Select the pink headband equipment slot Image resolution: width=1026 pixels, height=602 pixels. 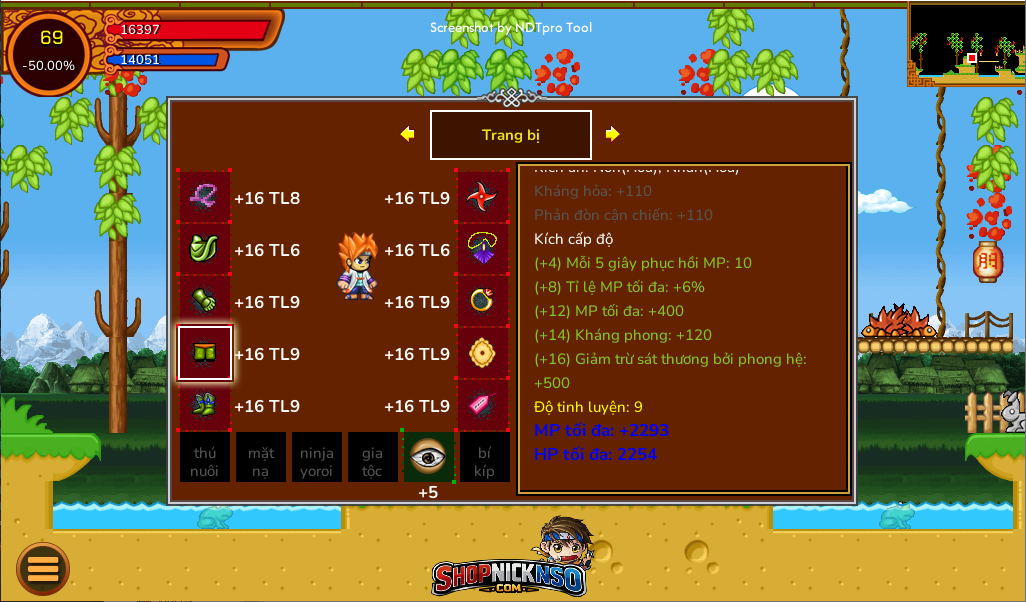click(205, 197)
